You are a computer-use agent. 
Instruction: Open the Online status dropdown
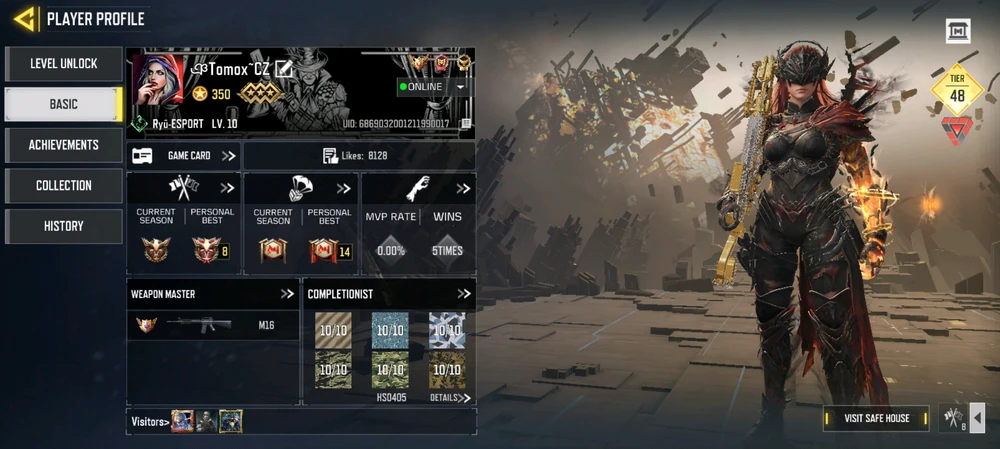pos(460,87)
